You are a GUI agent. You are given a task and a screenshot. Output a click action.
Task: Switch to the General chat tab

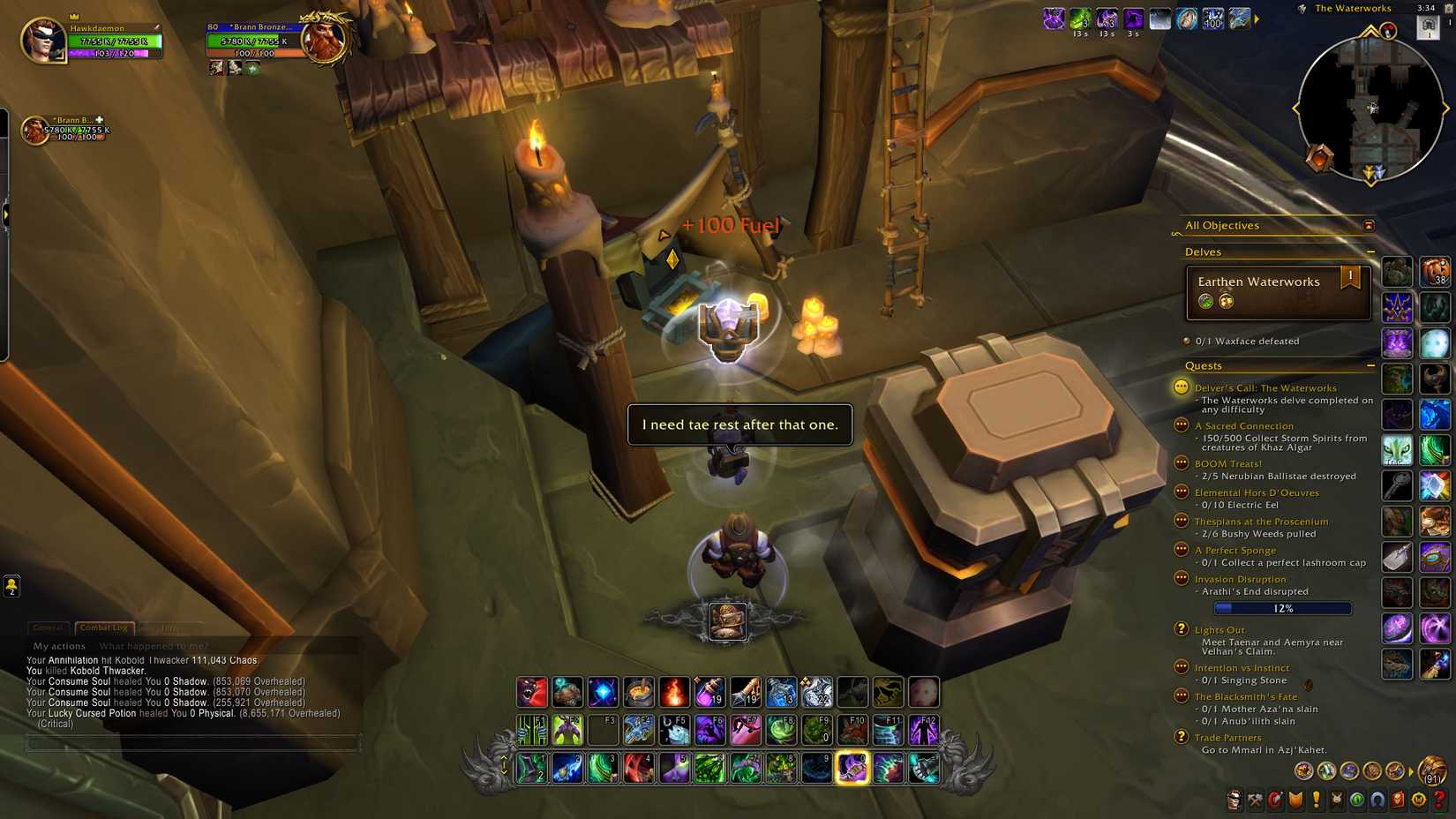(49, 628)
